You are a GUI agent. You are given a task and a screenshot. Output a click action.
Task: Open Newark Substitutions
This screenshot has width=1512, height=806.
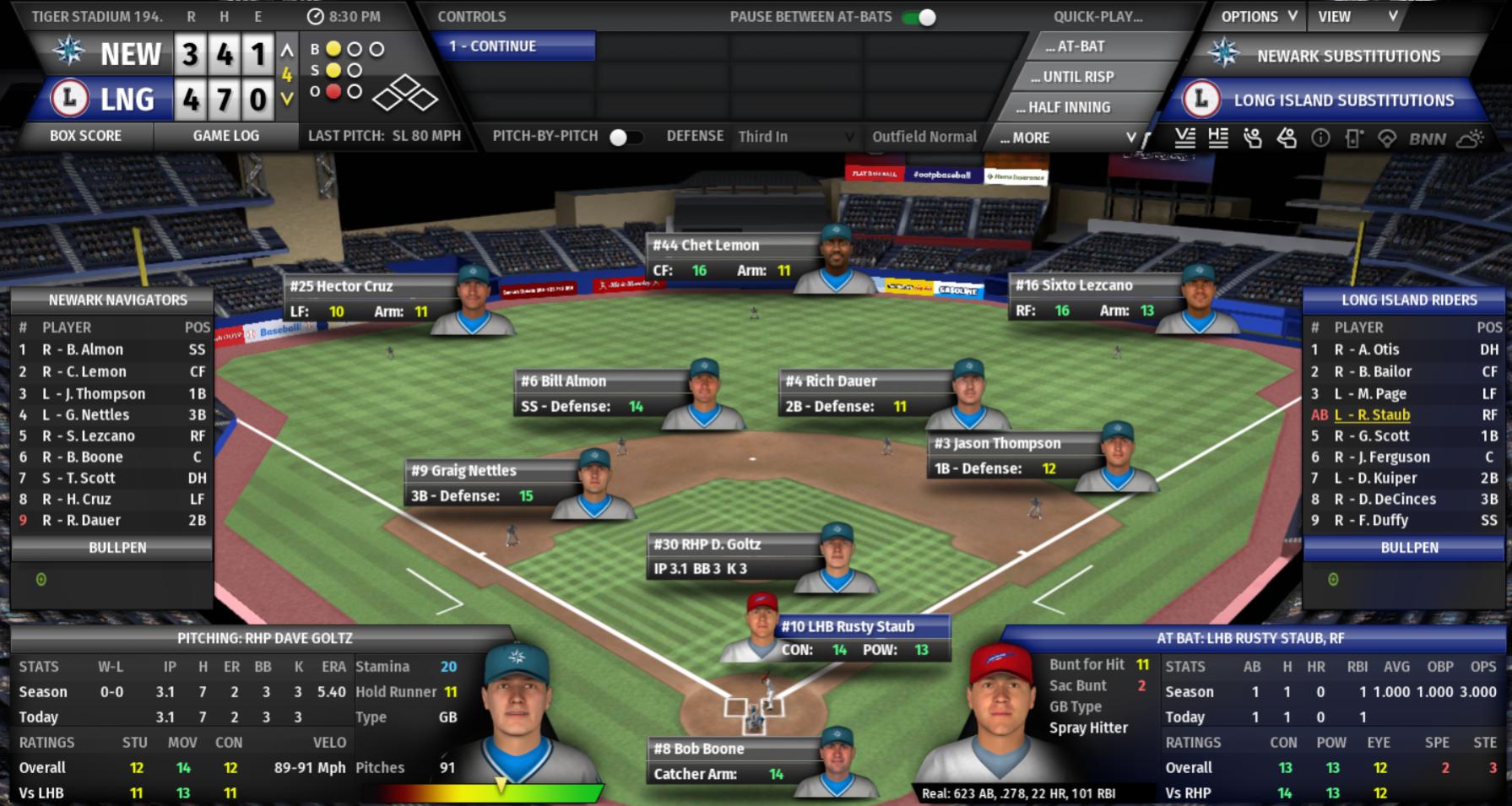click(1347, 57)
